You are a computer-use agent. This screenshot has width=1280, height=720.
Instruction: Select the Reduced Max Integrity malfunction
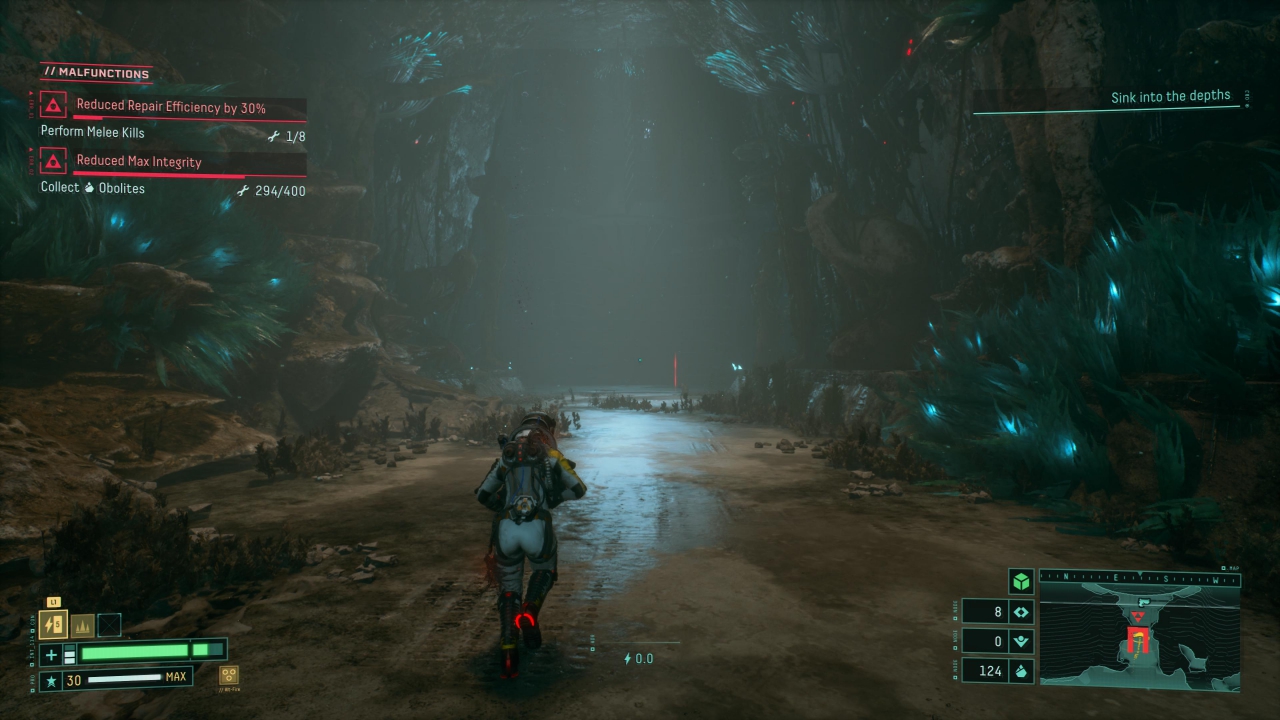(x=139, y=161)
